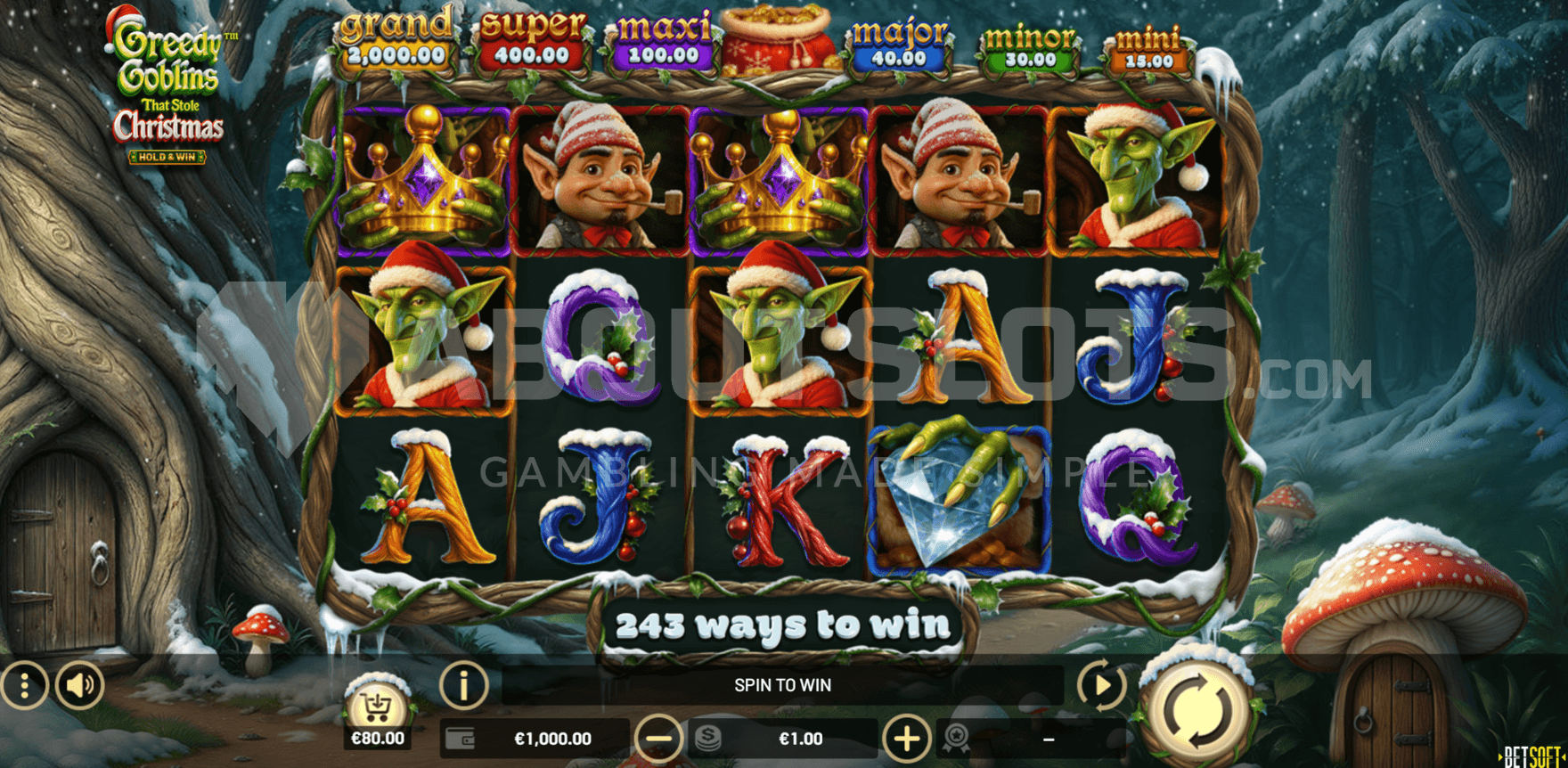Open the info paytable button
Image resolution: width=1568 pixels, height=768 pixels.
coord(463,685)
